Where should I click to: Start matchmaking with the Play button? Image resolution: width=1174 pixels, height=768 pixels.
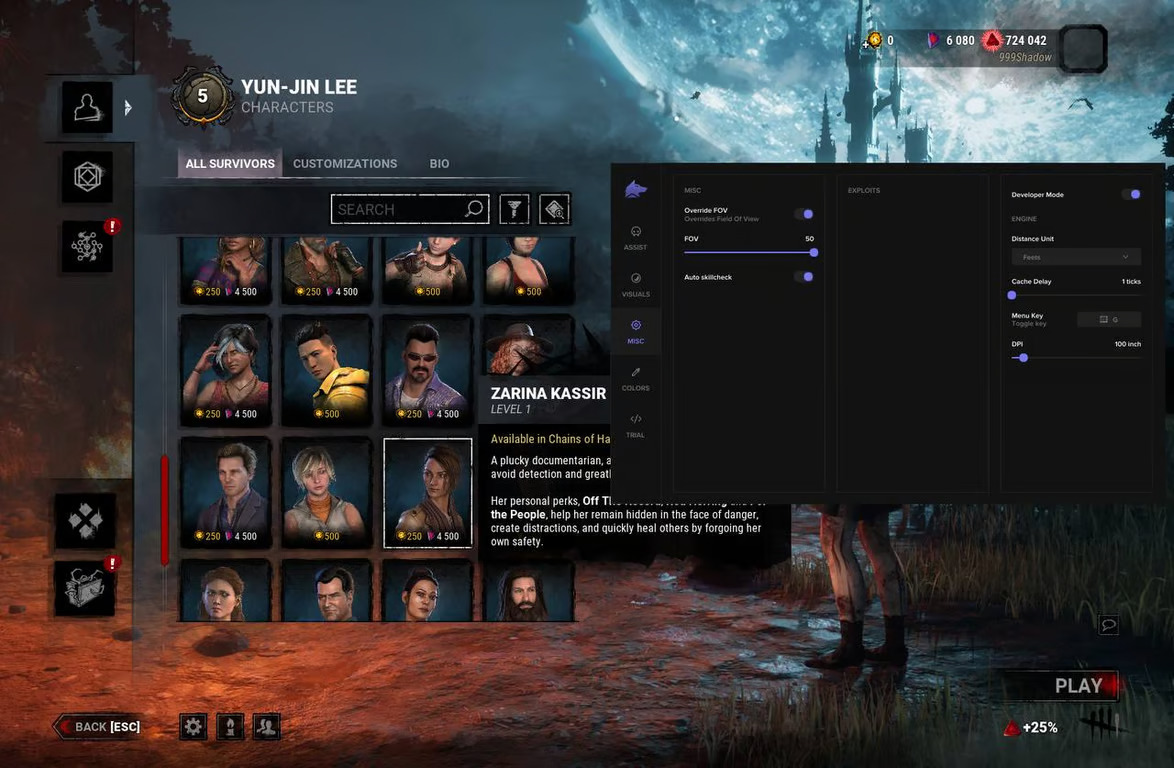click(x=1062, y=686)
